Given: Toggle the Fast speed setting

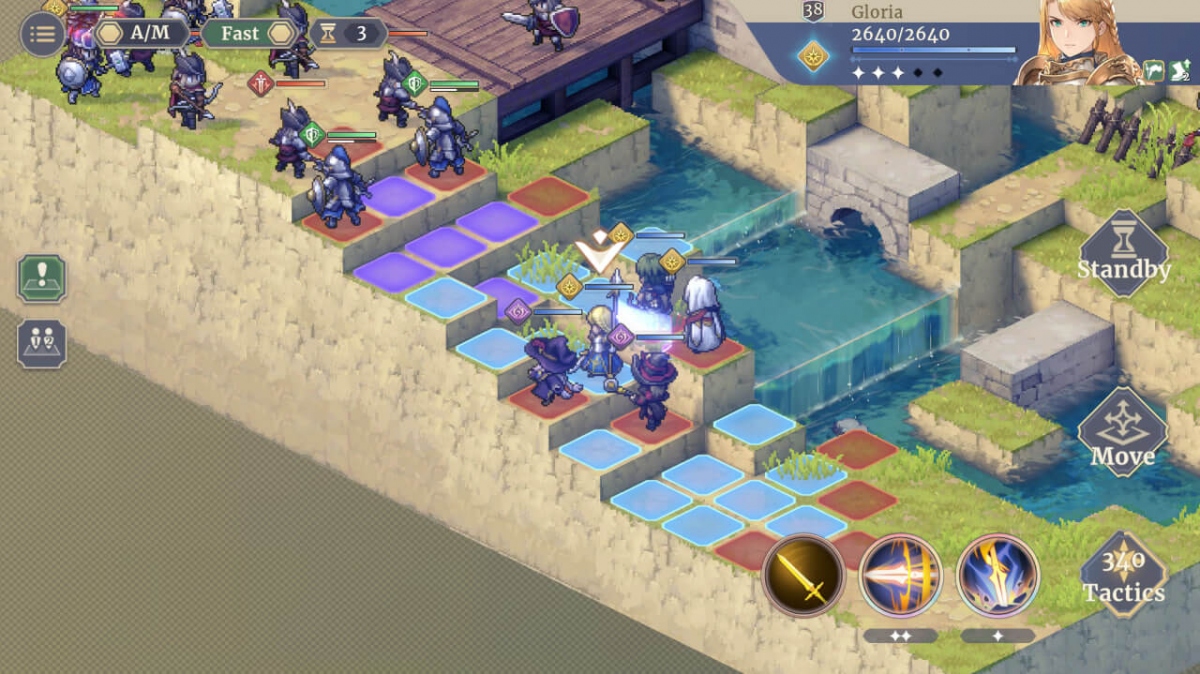Looking at the screenshot, I should coord(249,33).
